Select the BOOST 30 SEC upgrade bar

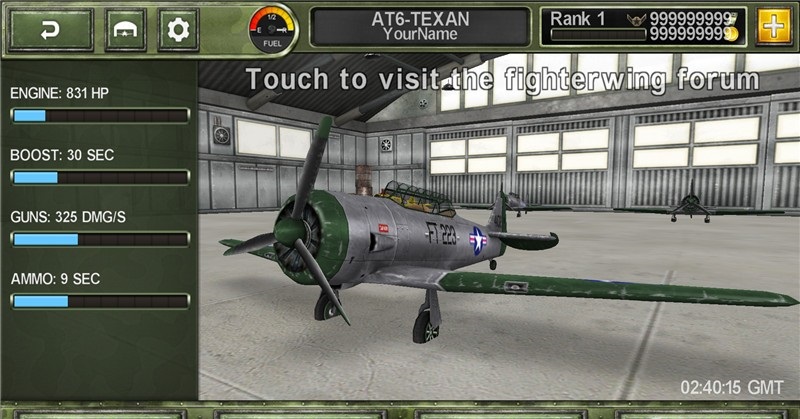coord(99,177)
